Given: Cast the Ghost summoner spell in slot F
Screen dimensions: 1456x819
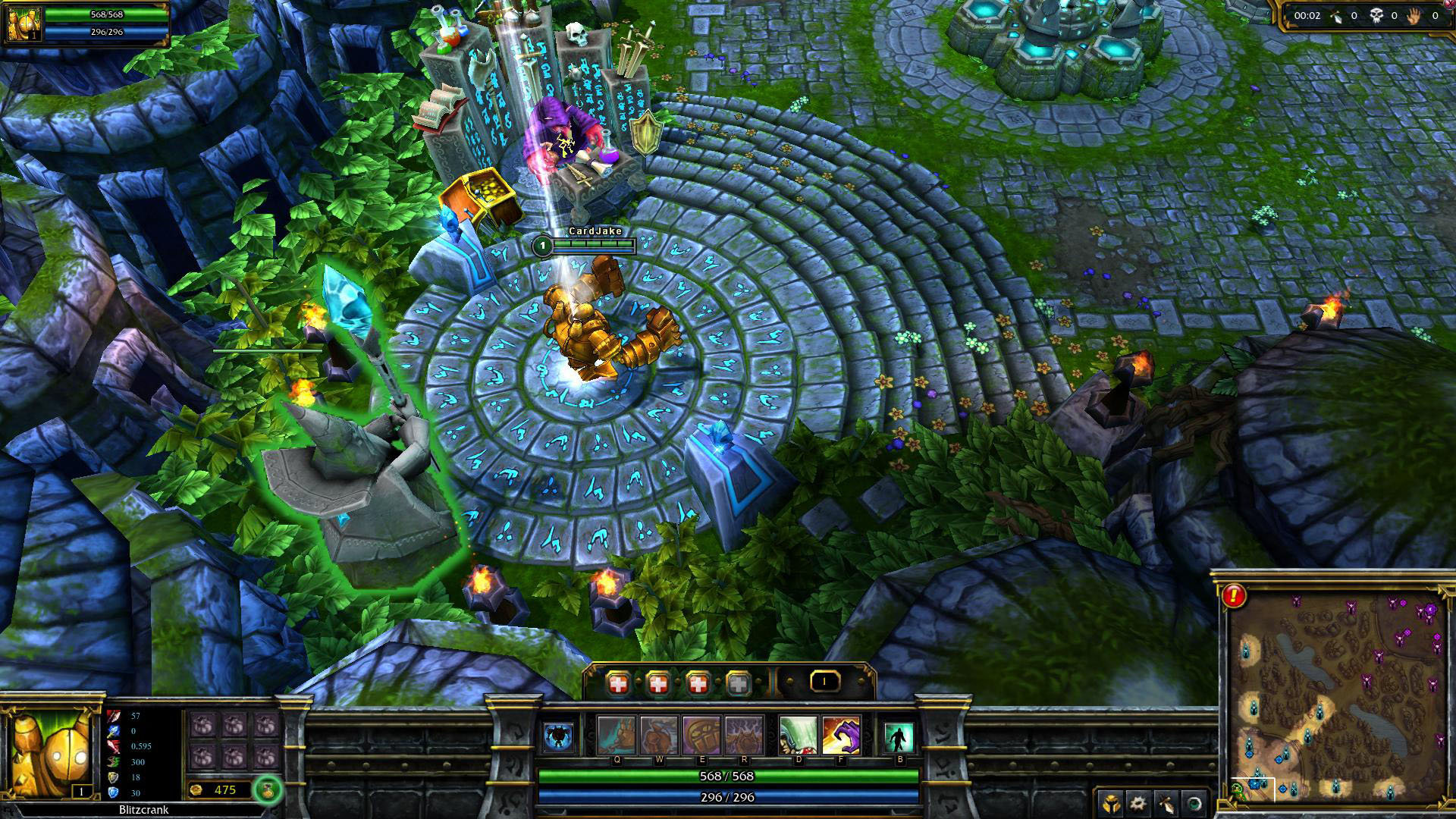Looking at the screenshot, I should tap(841, 736).
